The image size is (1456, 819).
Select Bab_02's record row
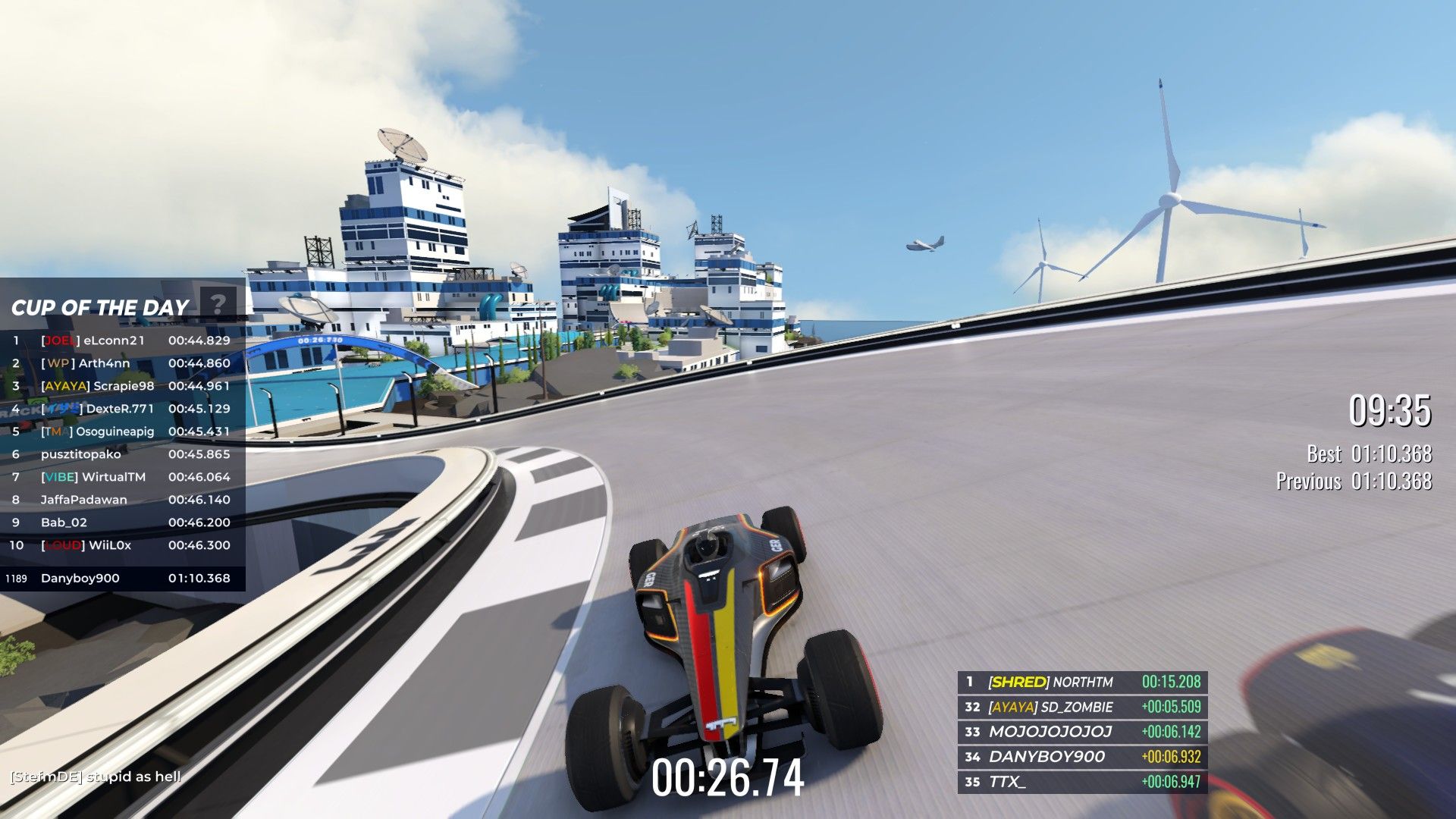[121, 522]
